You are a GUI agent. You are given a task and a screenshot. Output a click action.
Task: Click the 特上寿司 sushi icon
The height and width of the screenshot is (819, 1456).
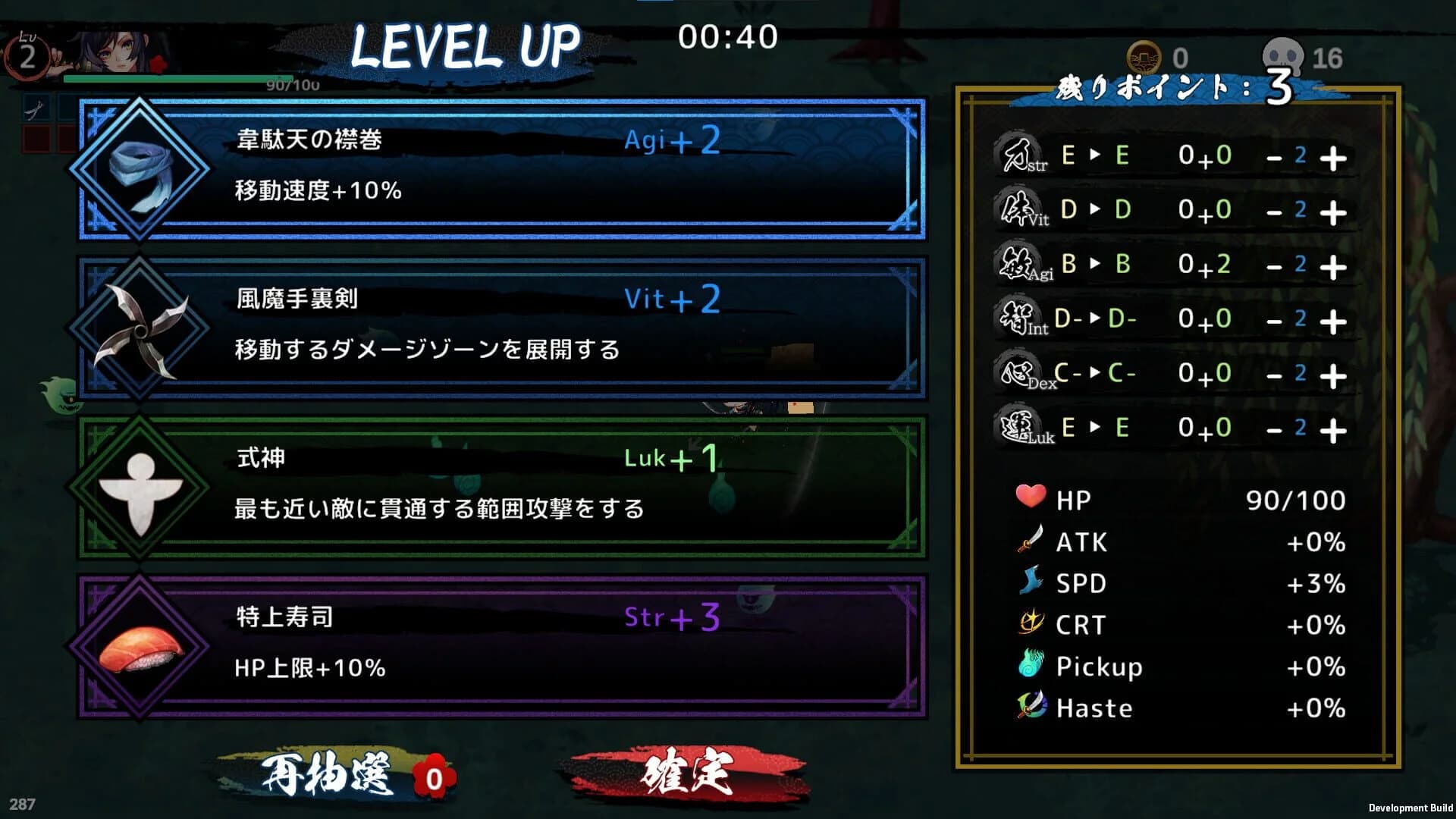(x=139, y=651)
